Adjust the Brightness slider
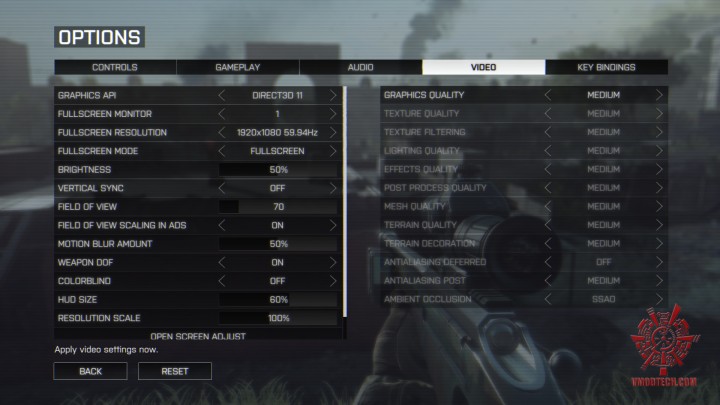Screen dimensions: 720x405 [278, 170]
